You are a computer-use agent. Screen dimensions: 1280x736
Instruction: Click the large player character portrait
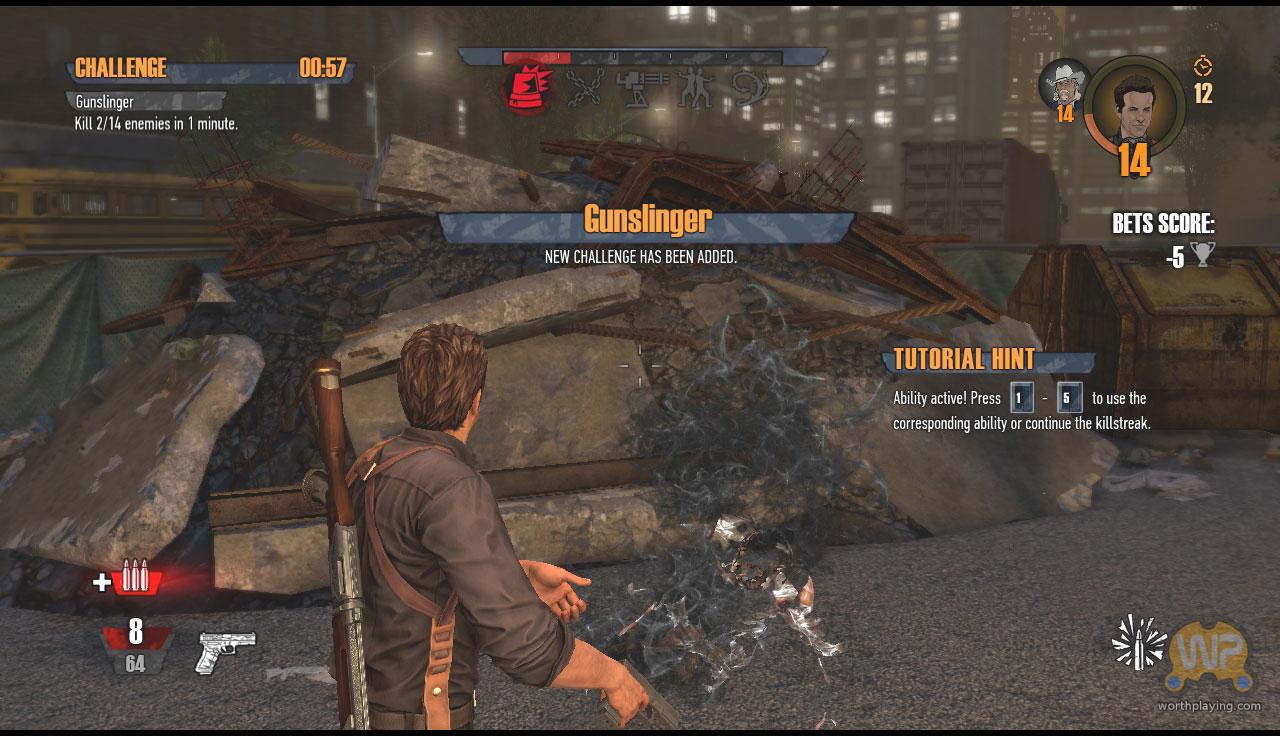[x=1134, y=105]
